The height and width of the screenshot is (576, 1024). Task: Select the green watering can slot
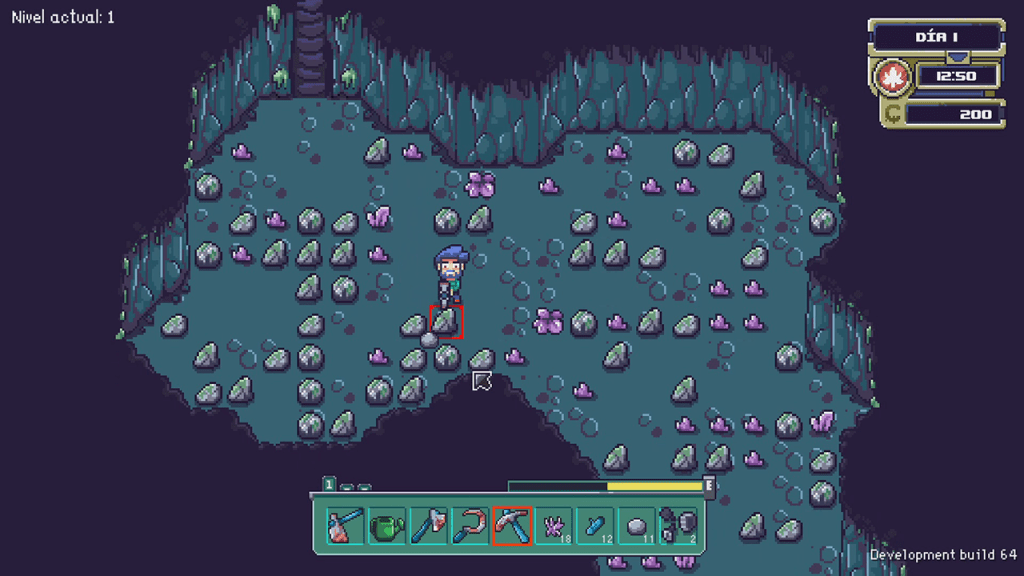coord(387,525)
